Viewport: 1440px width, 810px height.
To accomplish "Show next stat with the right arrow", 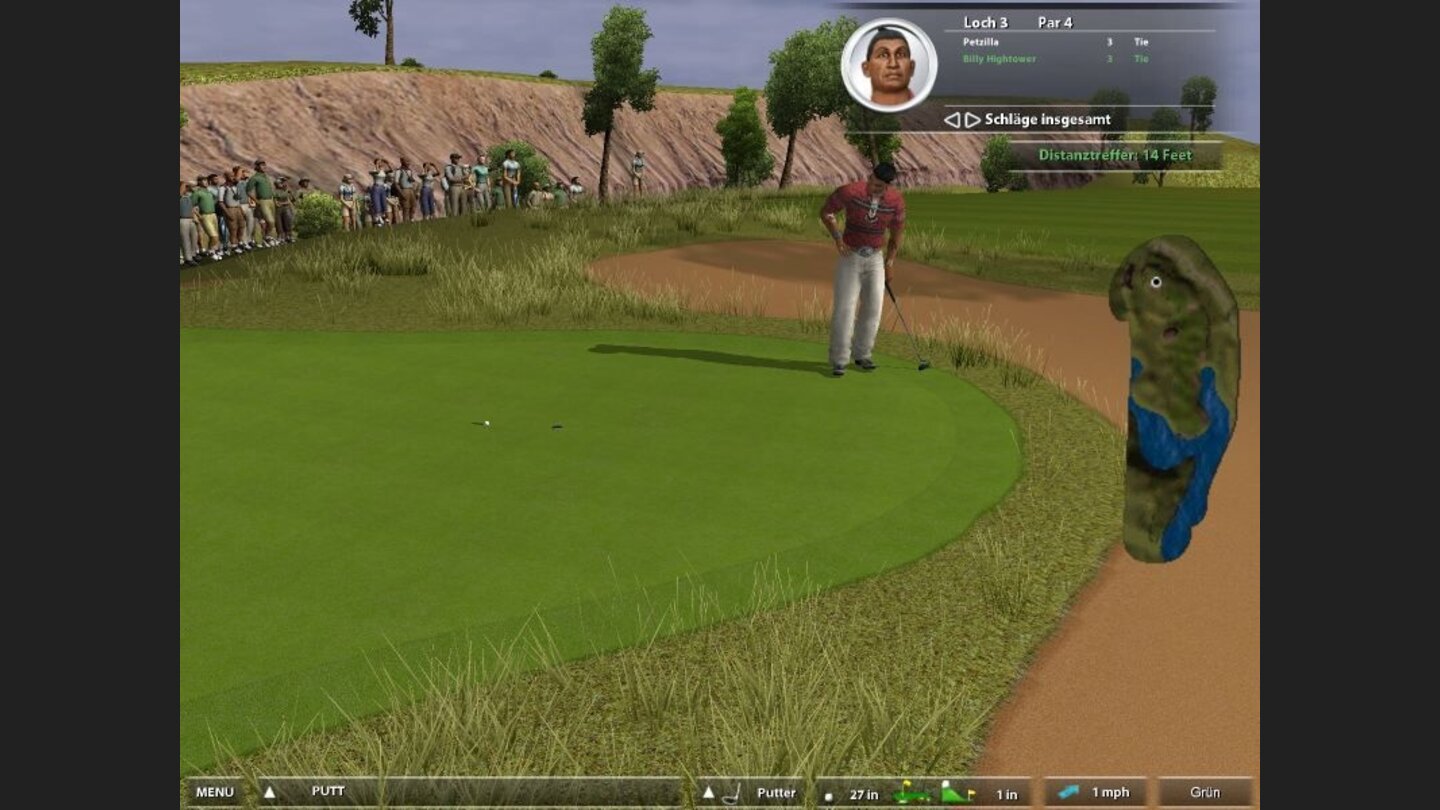I will coord(972,120).
